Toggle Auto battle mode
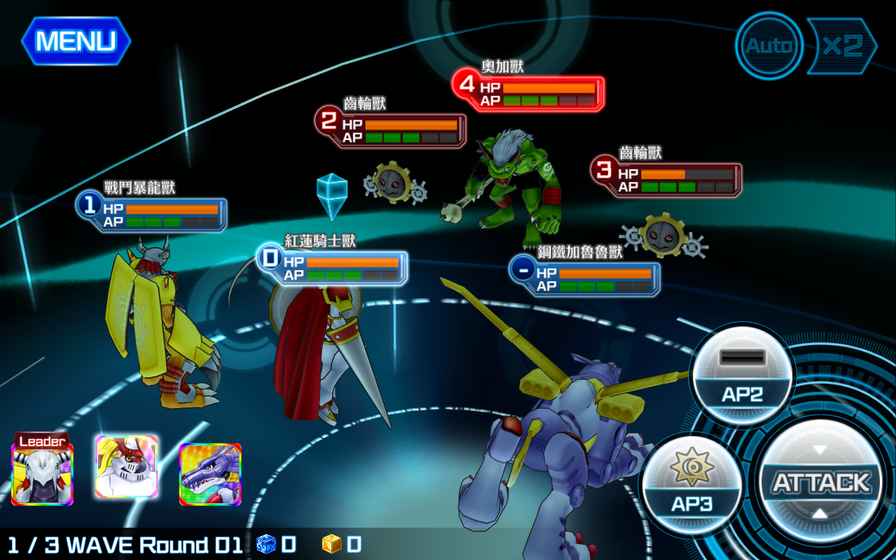 coord(769,45)
